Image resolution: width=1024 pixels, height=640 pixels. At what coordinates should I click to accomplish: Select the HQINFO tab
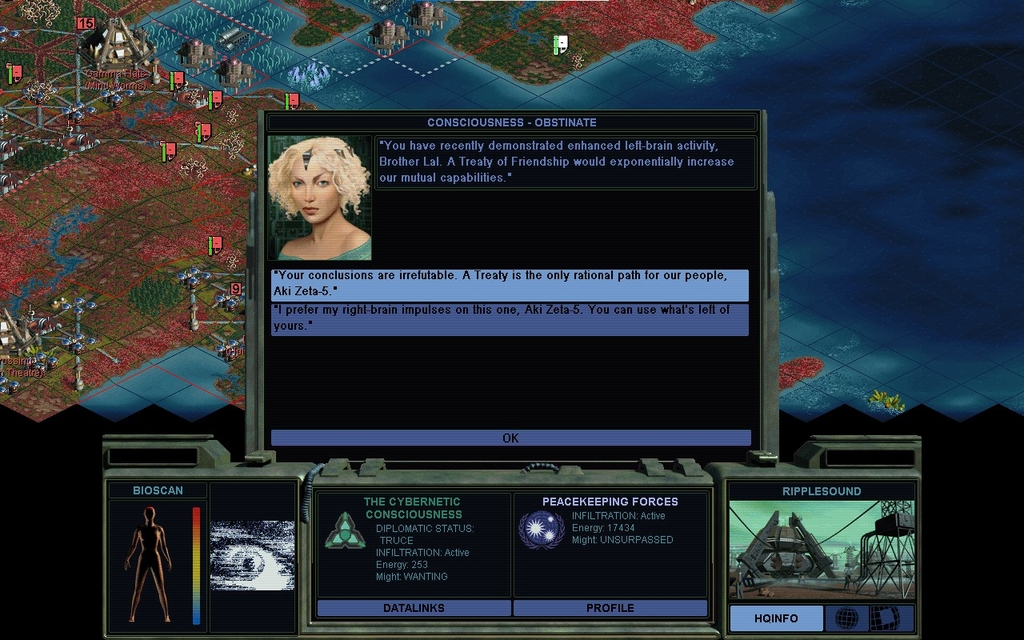pyautogui.click(x=776, y=619)
